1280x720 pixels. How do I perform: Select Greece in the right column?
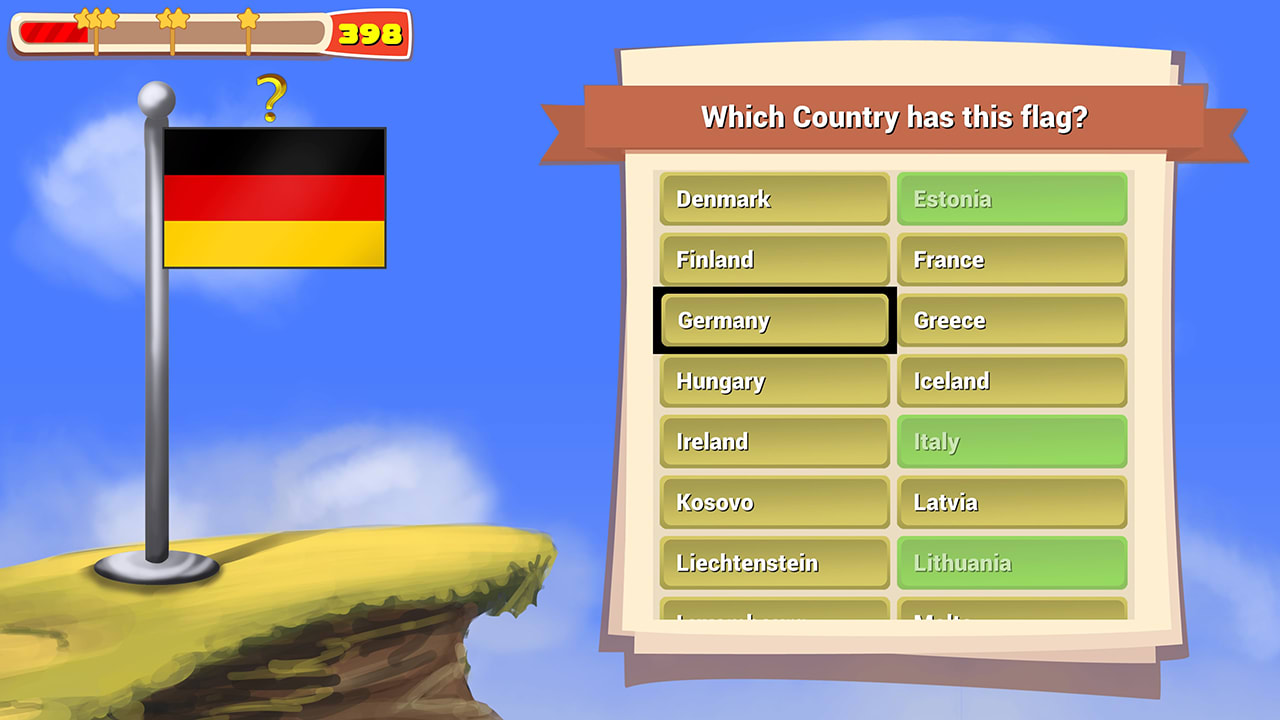(x=1012, y=320)
